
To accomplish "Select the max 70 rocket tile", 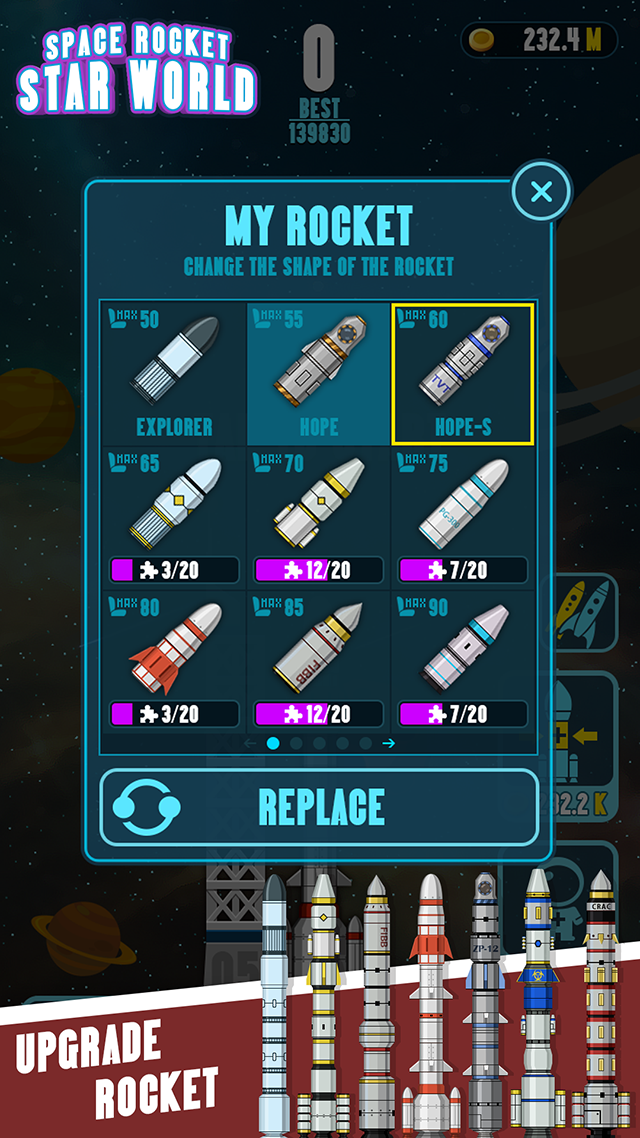I will 319,518.
